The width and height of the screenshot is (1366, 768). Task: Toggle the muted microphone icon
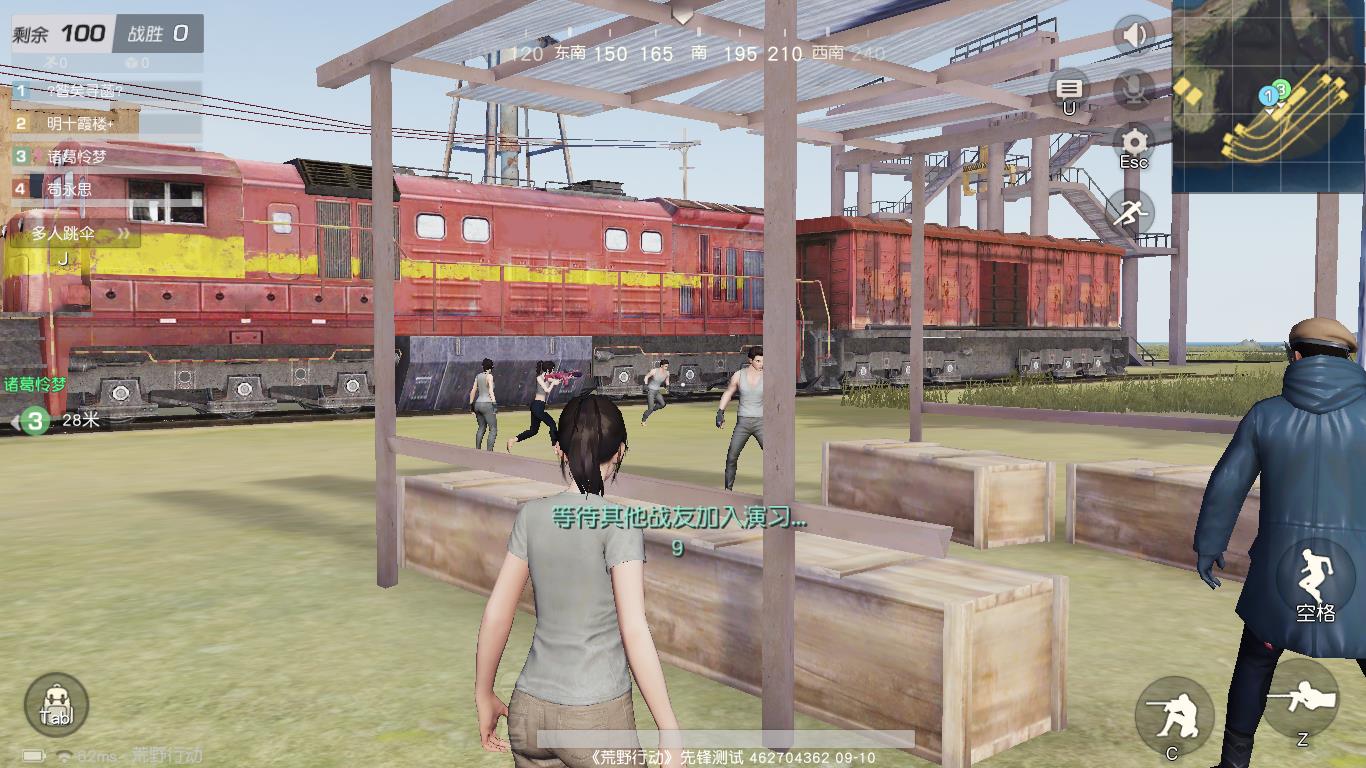tap(1133, 91)
